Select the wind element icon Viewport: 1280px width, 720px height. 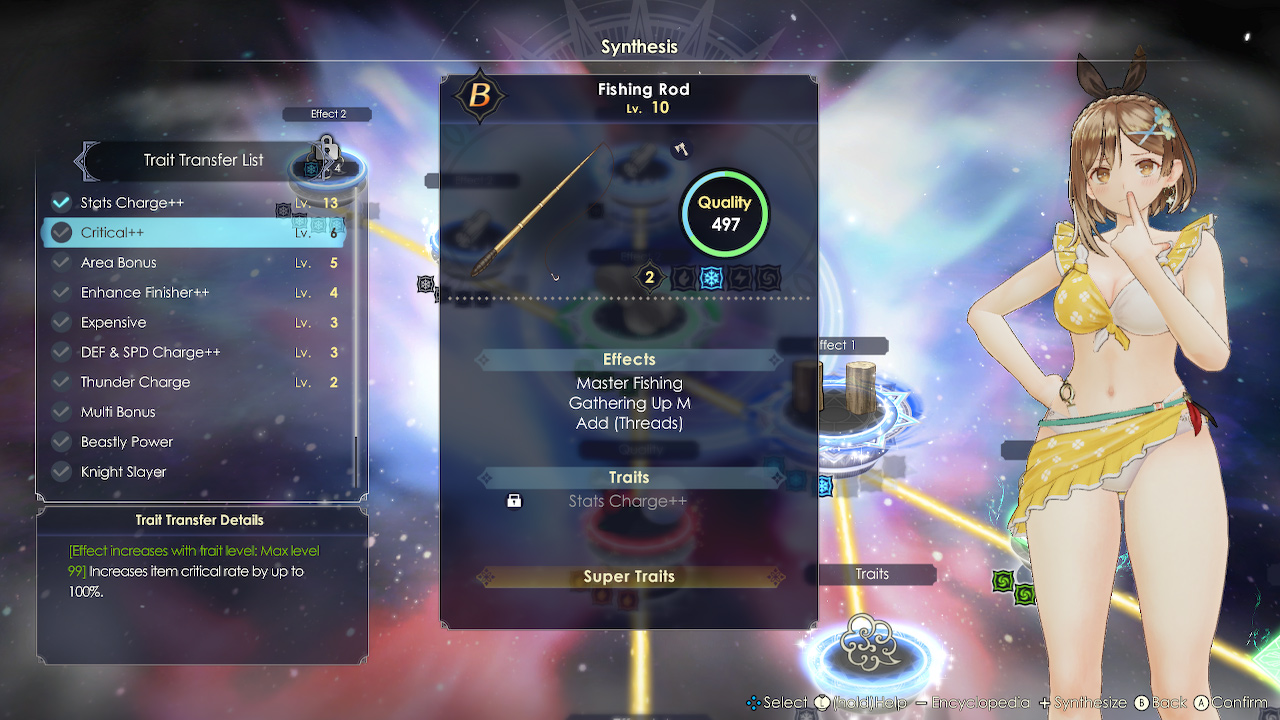tap(766, 278)
